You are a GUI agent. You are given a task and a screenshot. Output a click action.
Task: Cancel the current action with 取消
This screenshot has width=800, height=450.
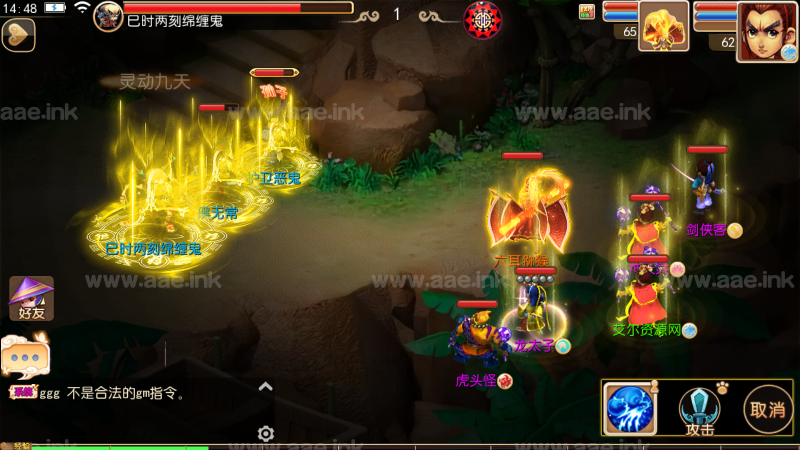click(767, 409)
